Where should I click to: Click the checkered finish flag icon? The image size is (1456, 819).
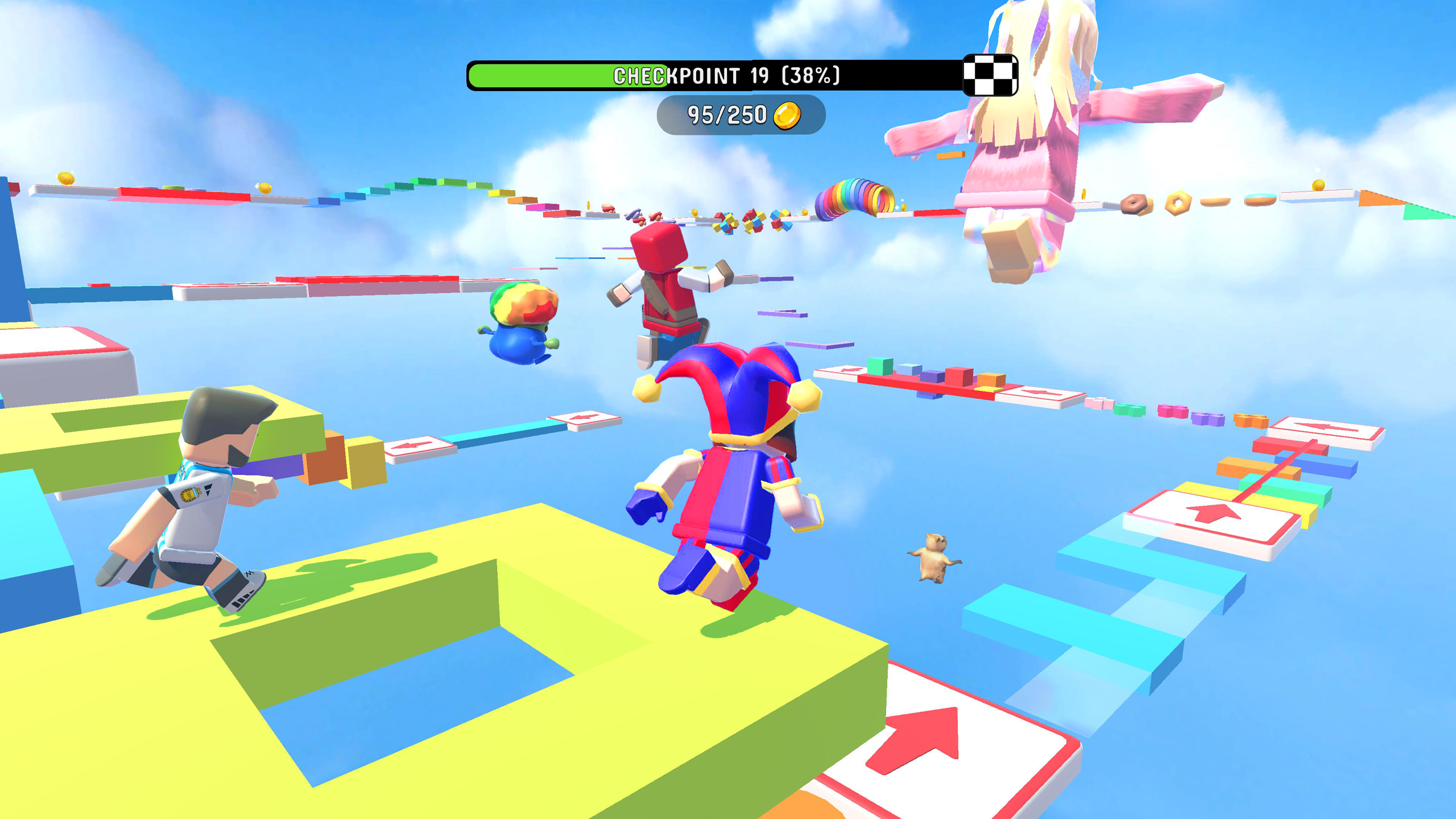tap(991, 75)
